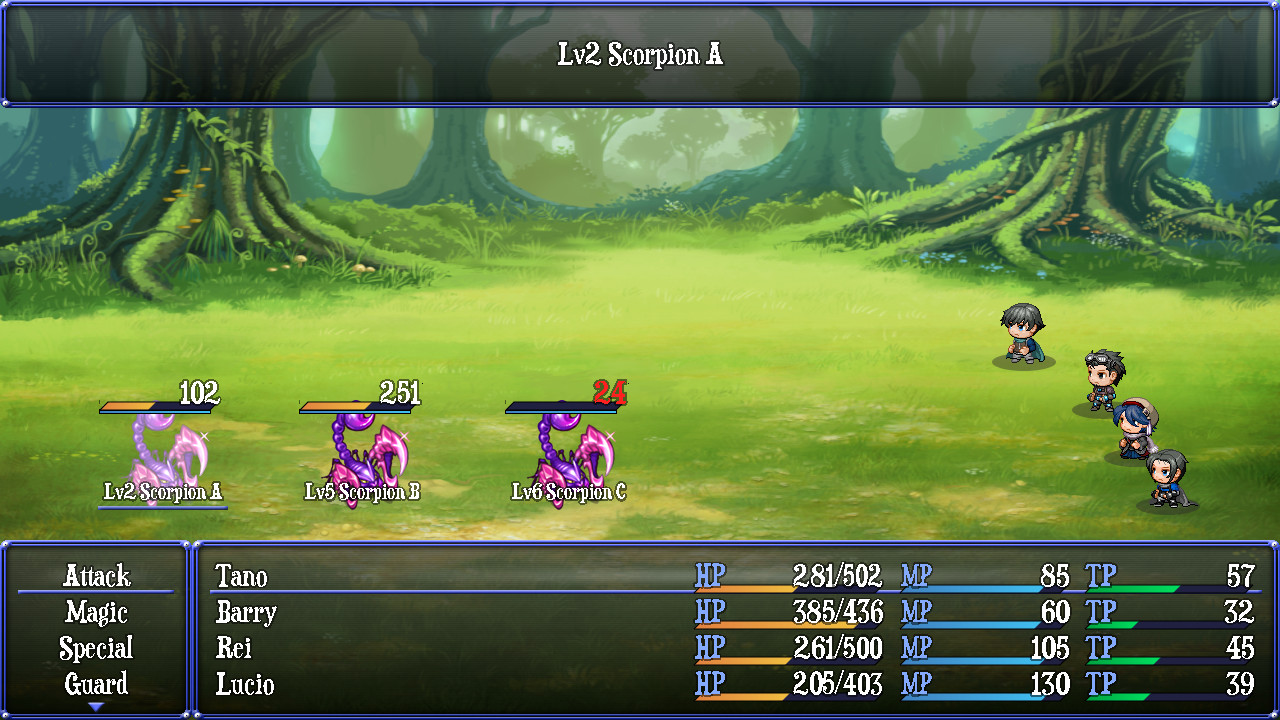Click the Lv5 Scorpion B name label
Viewport: 1280px width, 720px height.
coord(364,491)
